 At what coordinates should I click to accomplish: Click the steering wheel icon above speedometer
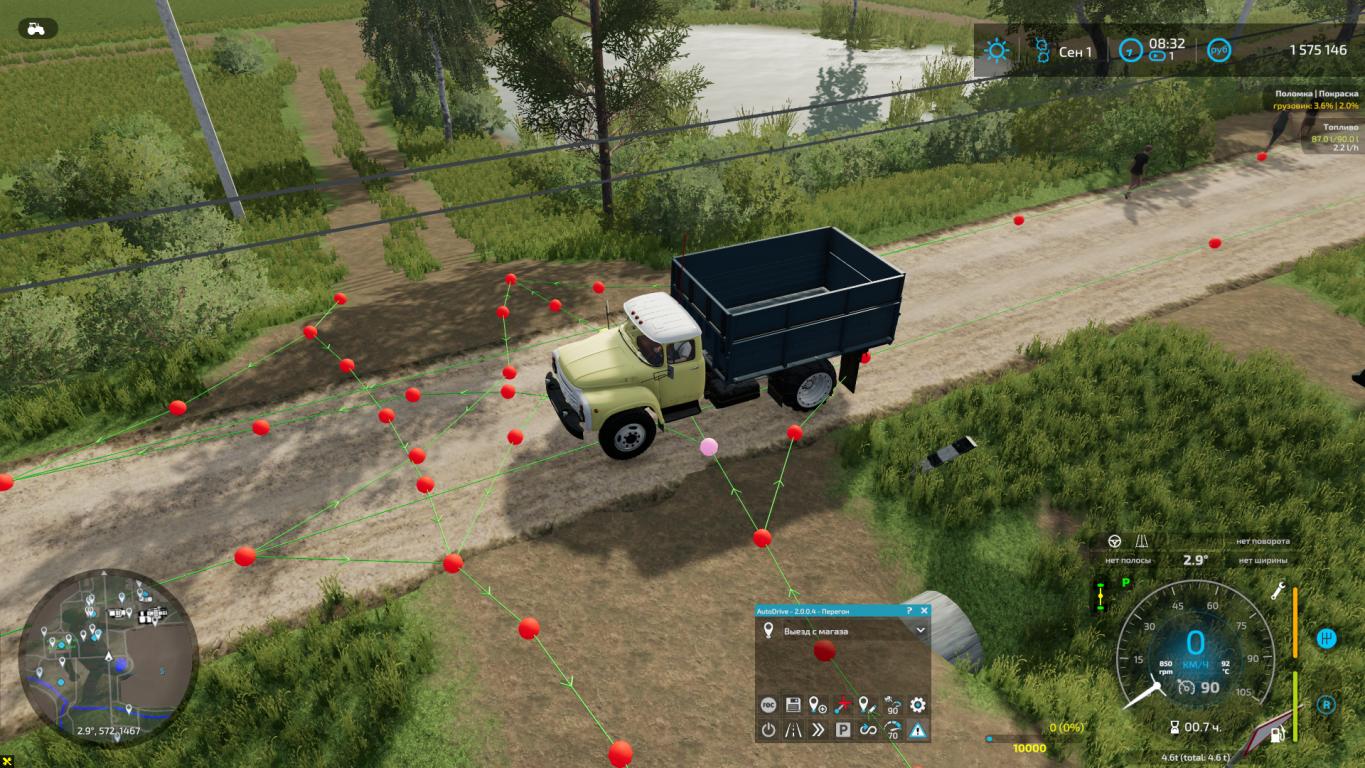[x=1114, y=541]
